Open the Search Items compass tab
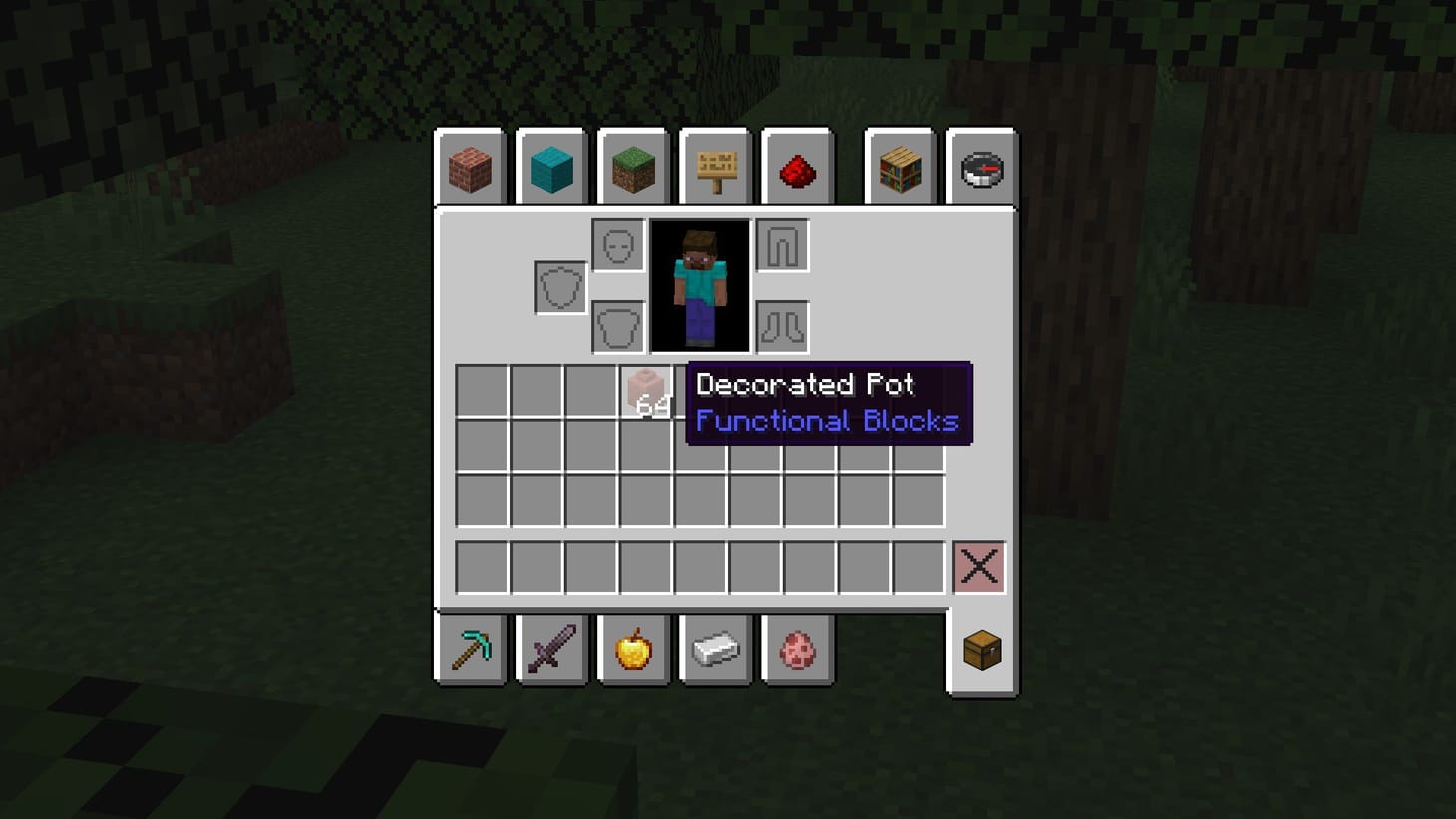Image resolution: width=1456 pixels, height=819 pixels. (981, 168)
